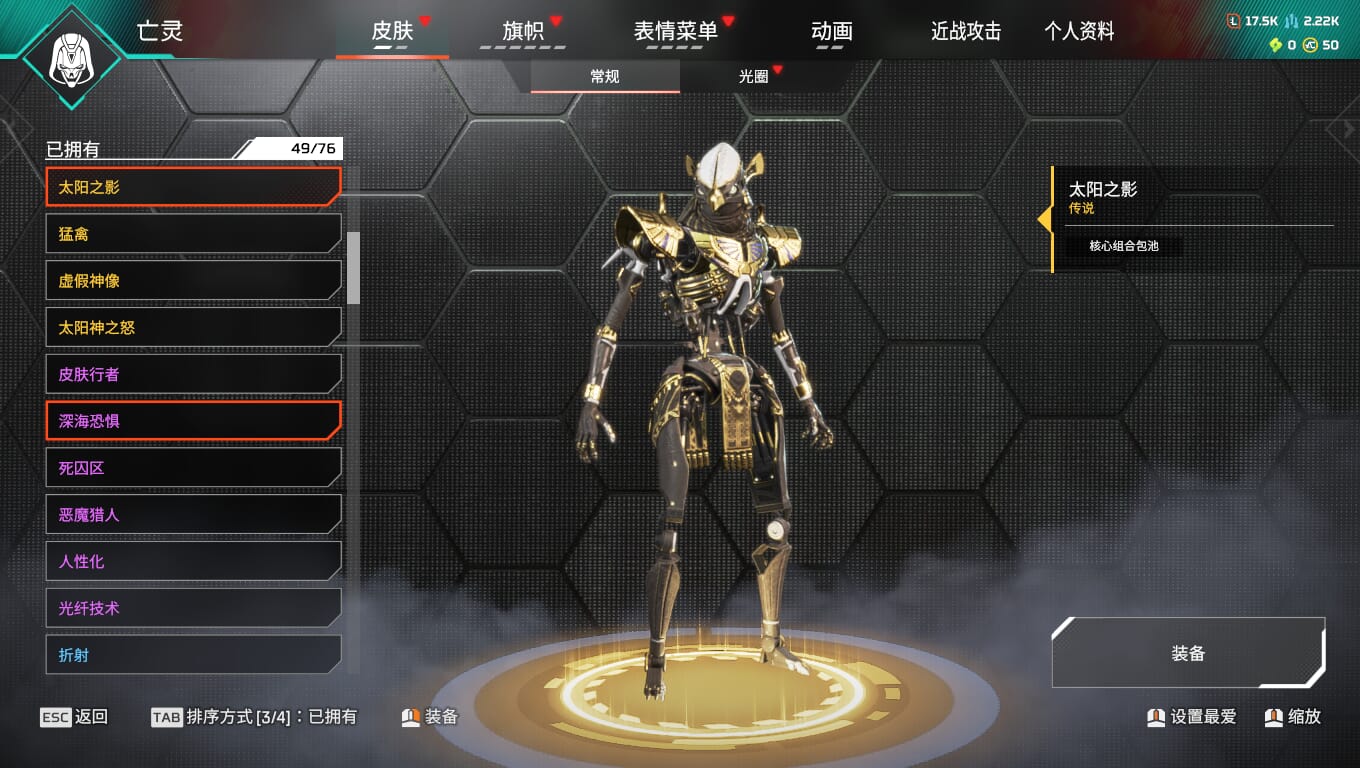1360x768 pixels.
Task: Pick the 光纤技术 skin
Action: coord(193,608)
